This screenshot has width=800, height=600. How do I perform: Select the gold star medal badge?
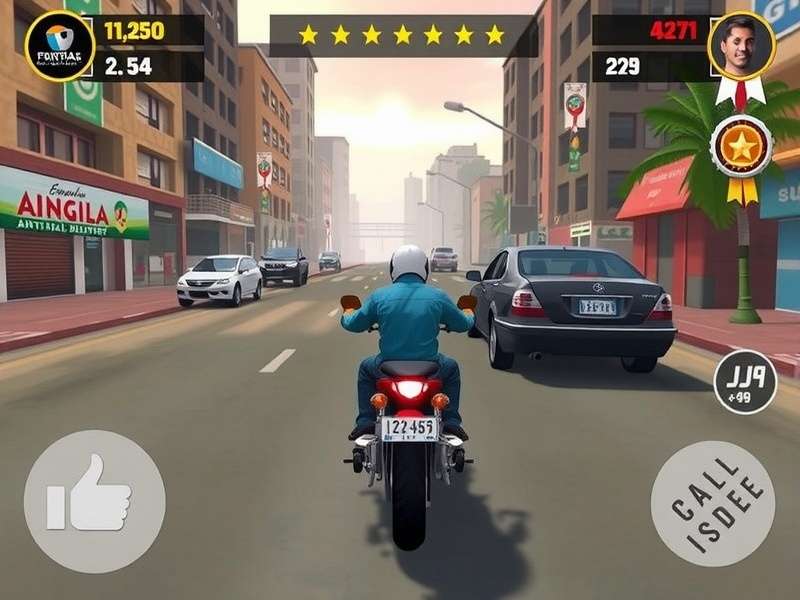(x=741, y=148)
